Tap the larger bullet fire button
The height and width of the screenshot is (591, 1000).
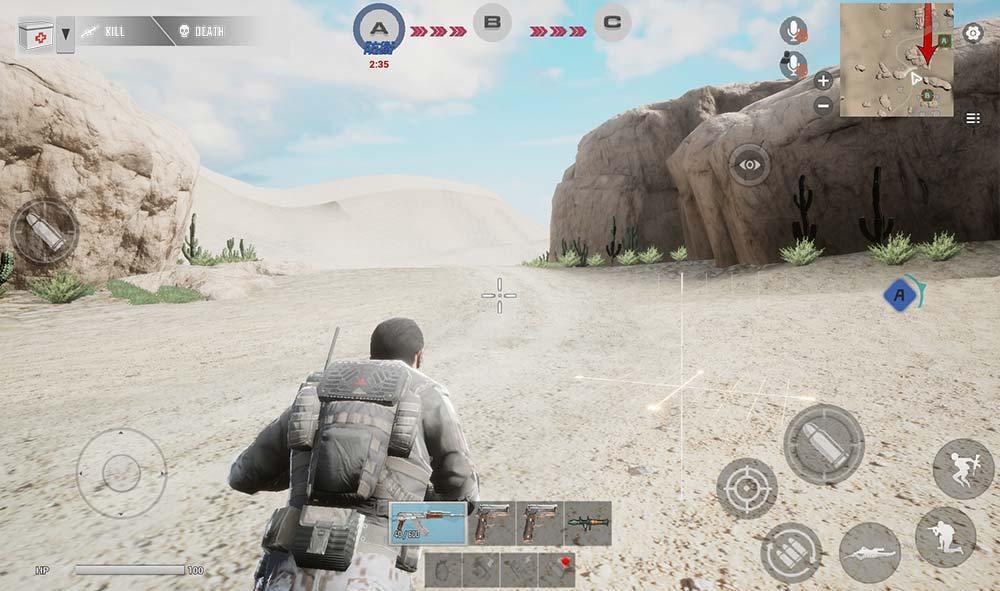coord(823,444)
